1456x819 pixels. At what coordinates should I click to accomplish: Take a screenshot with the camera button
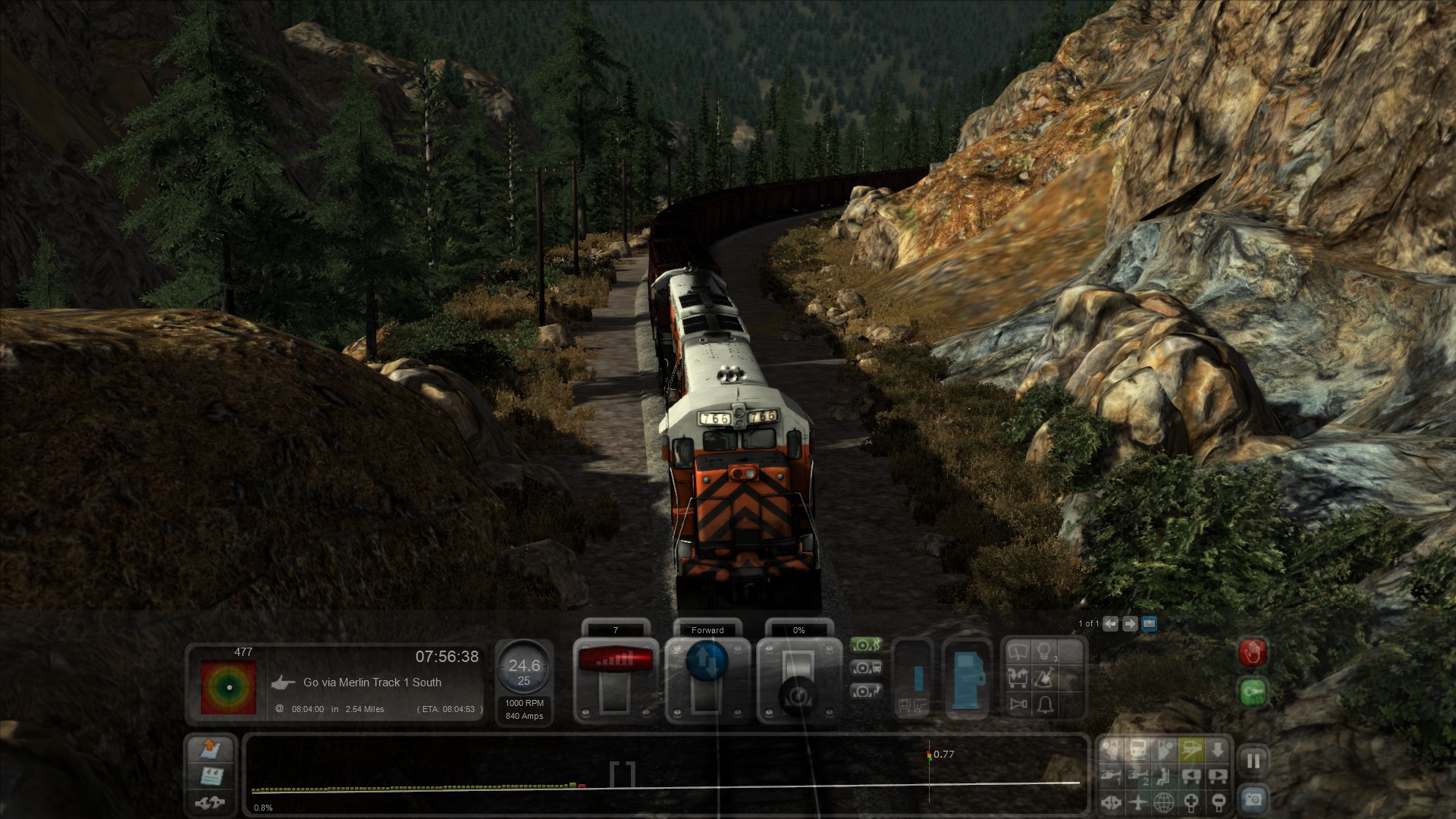(1253, 799)
